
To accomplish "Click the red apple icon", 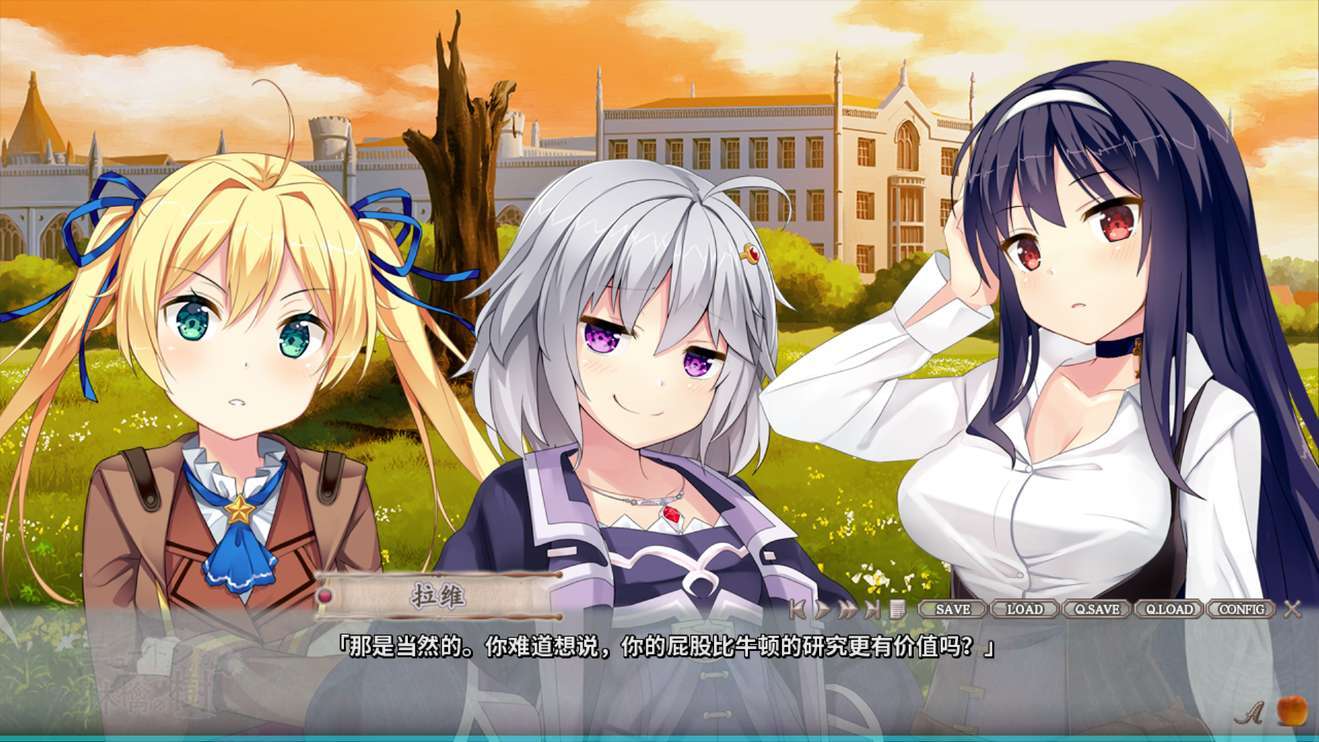I will [x=1291, y=710].
